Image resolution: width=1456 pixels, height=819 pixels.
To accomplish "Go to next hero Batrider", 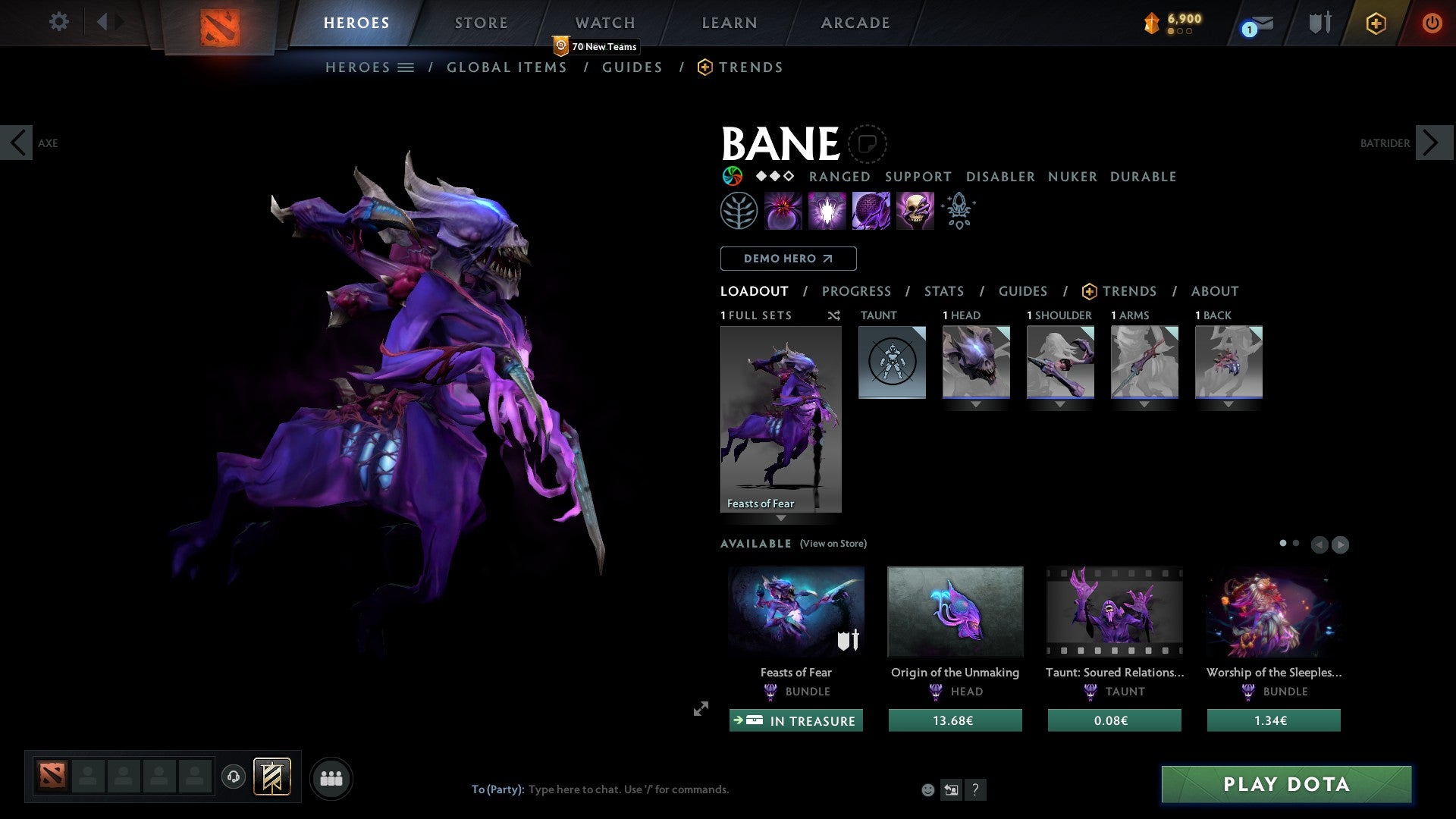I will coord(1433,143).
